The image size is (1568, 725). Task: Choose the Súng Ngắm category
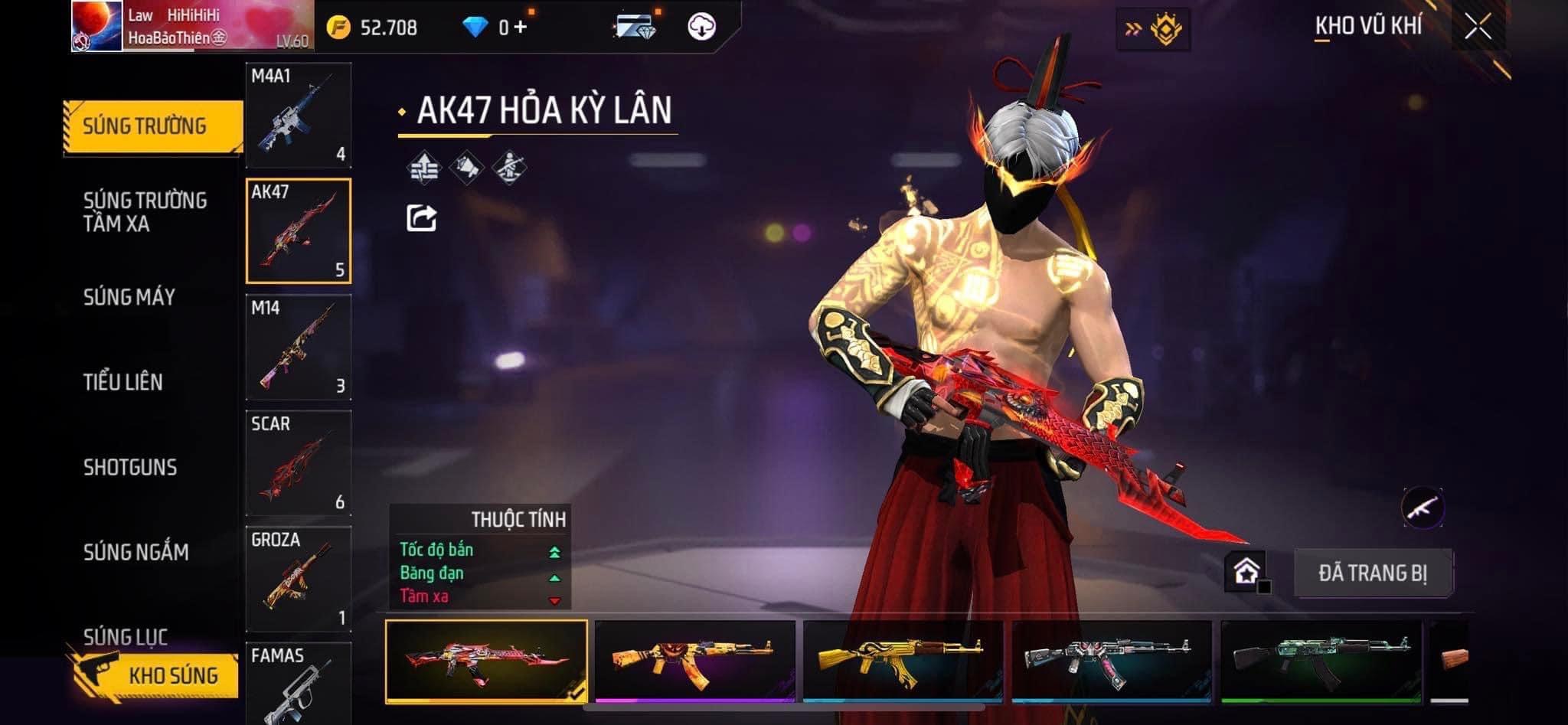tap(136, 552)
